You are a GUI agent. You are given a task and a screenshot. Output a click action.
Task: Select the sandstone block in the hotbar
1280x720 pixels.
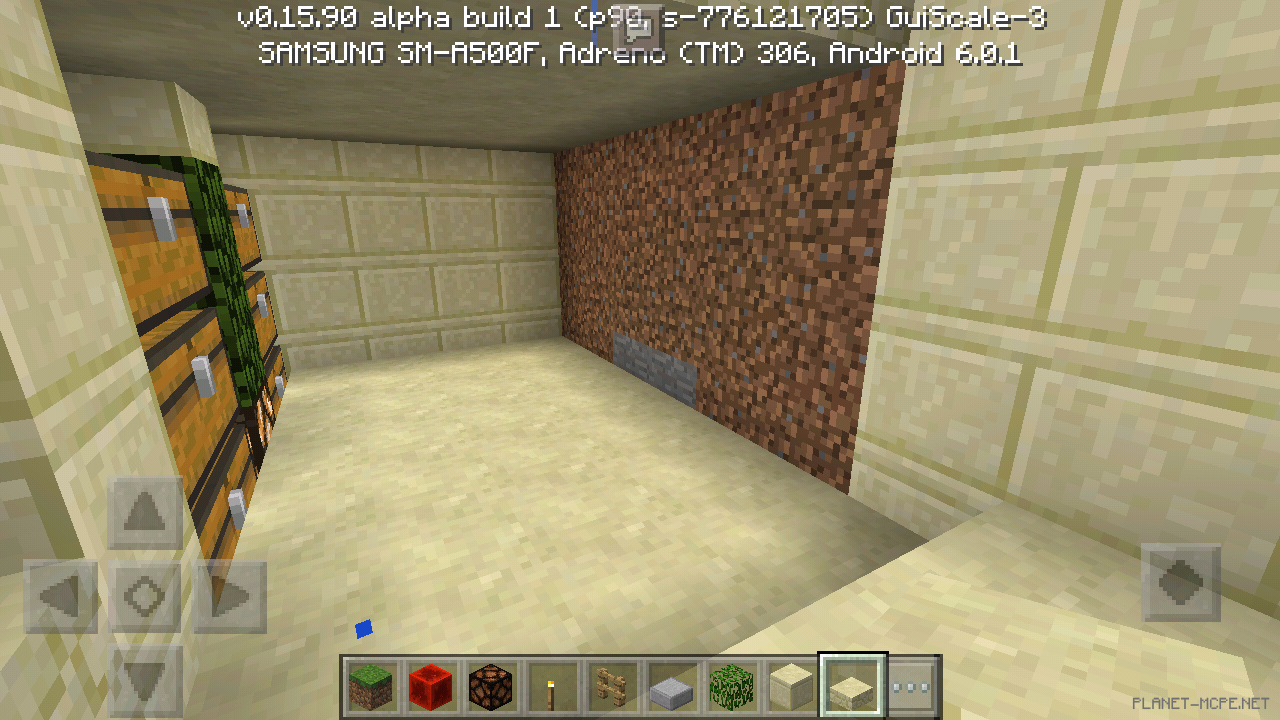(791, 686)
